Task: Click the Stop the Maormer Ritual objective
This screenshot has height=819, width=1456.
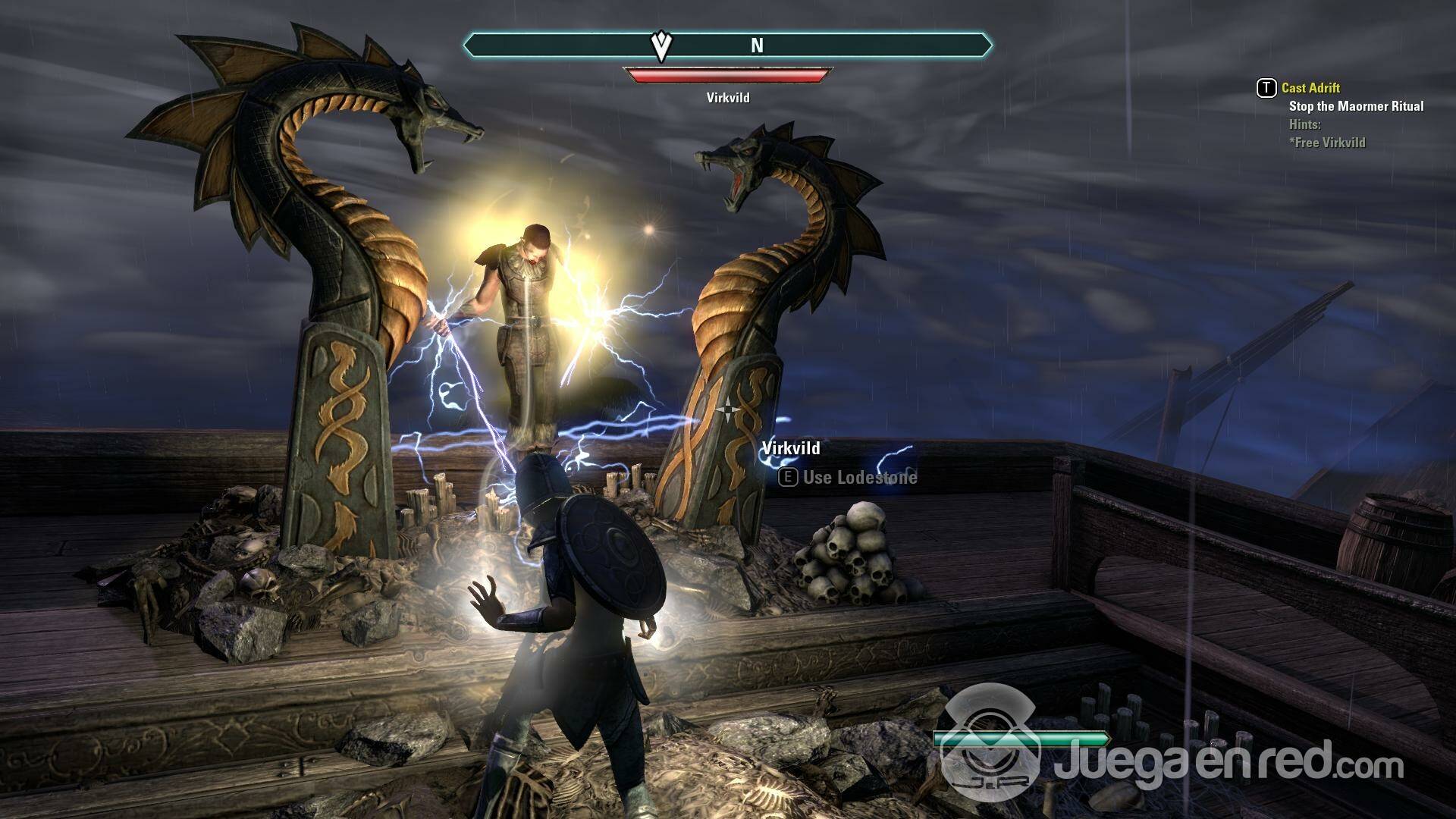Action: tap(1356, 106)
